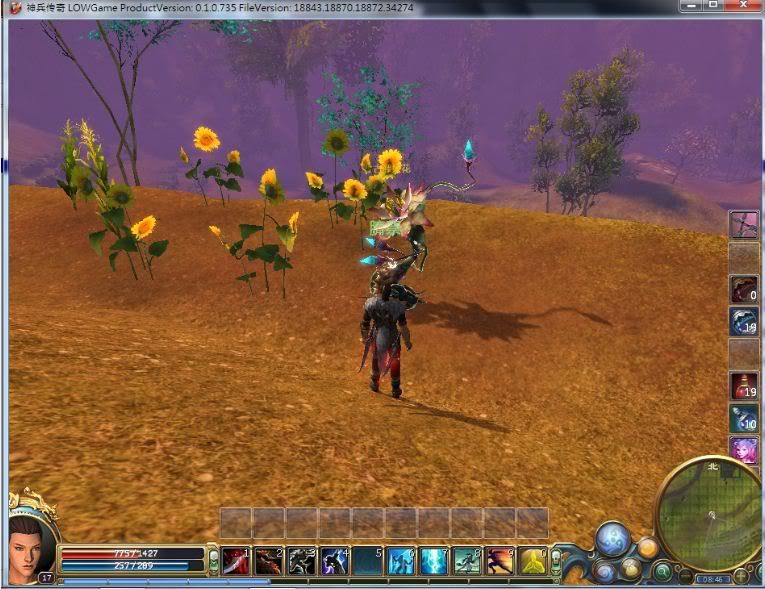Viewport: 765px width, 589px height.
Task: Open the large blue swirl orb menu
Action: pyautogui.click(x=612, y=540)
